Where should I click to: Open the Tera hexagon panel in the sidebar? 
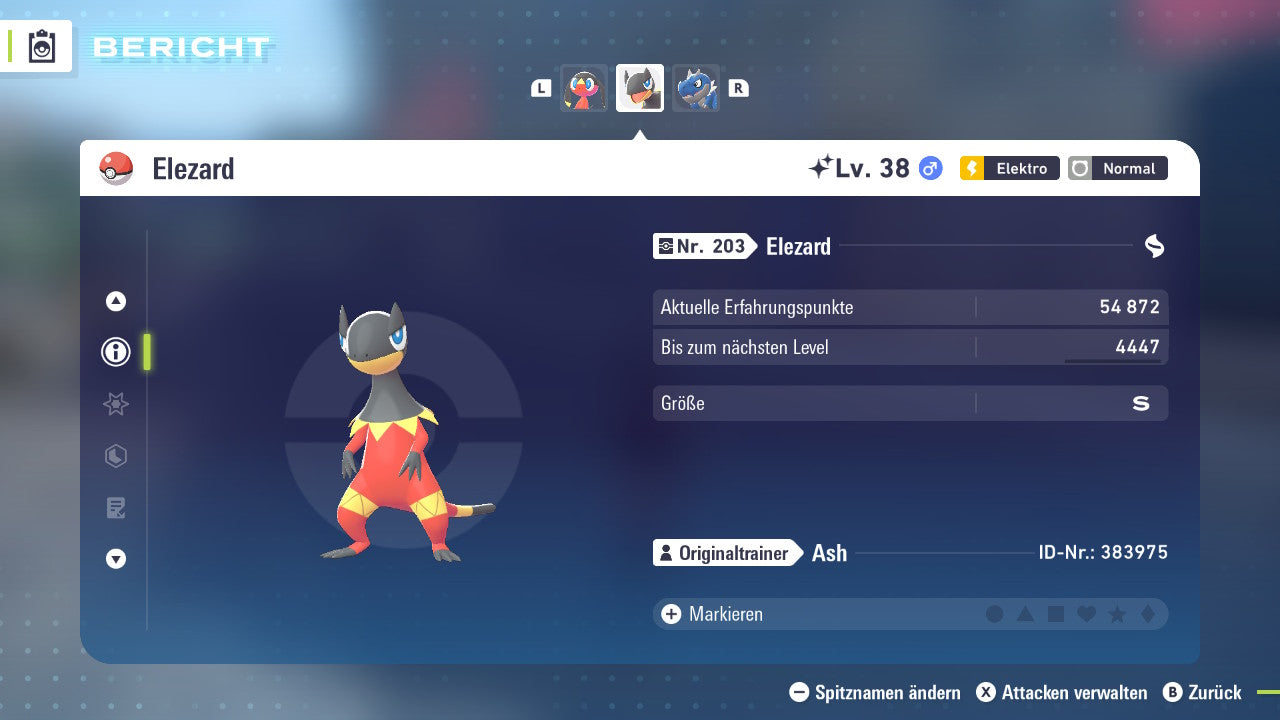[x=115, y=456]
